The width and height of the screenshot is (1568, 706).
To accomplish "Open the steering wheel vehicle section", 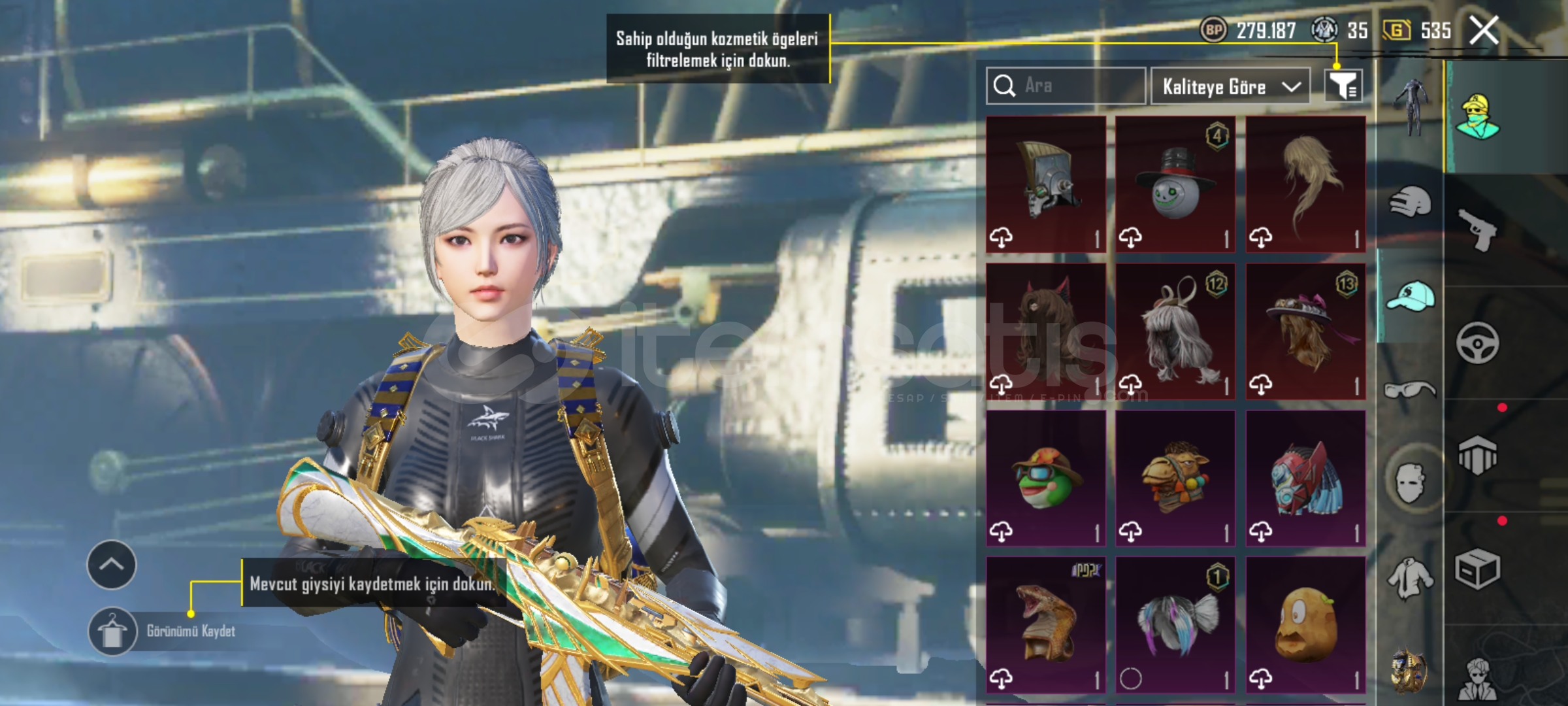I will point(1478,343).
